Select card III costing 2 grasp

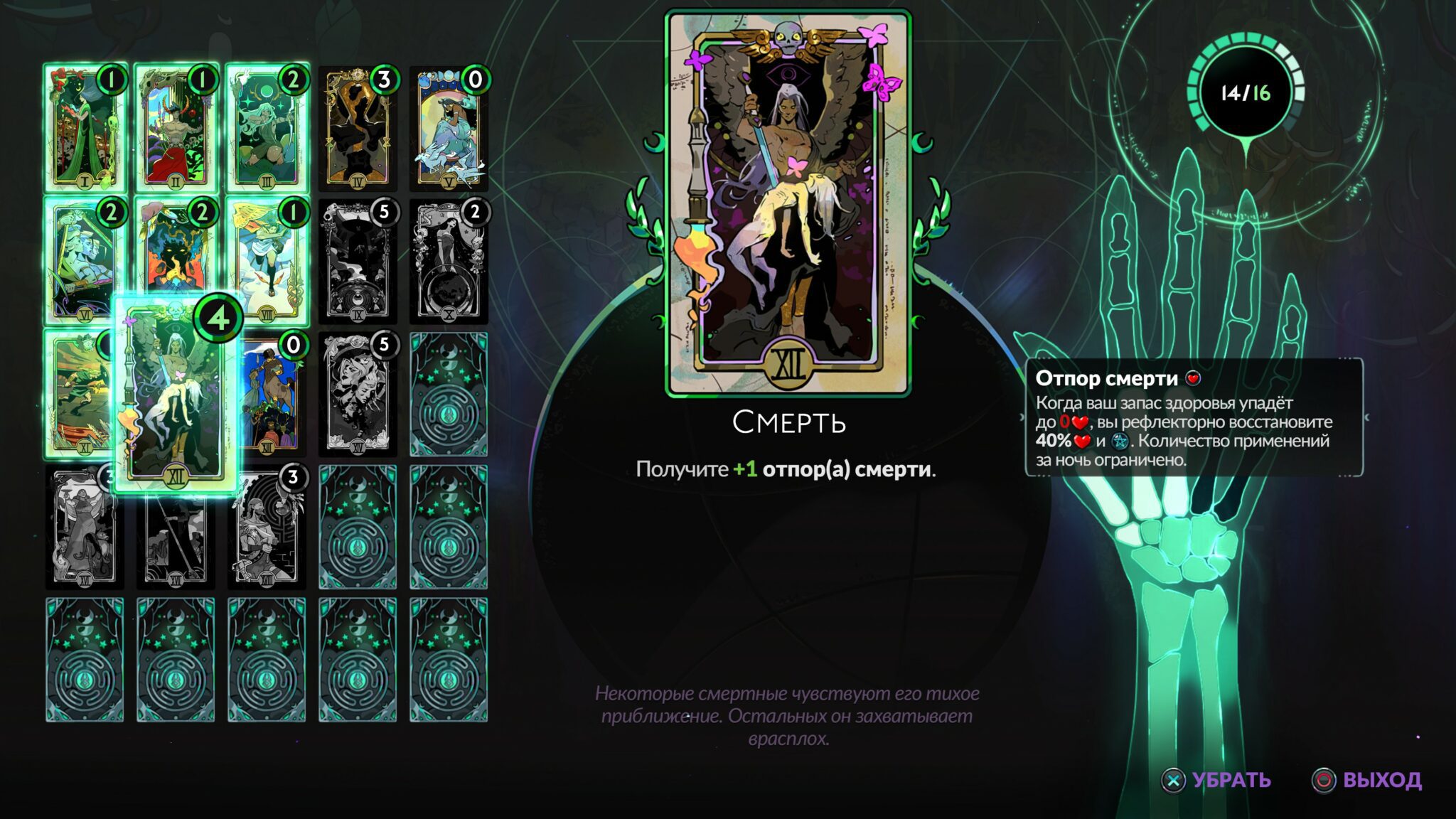(x=267, y=129)
